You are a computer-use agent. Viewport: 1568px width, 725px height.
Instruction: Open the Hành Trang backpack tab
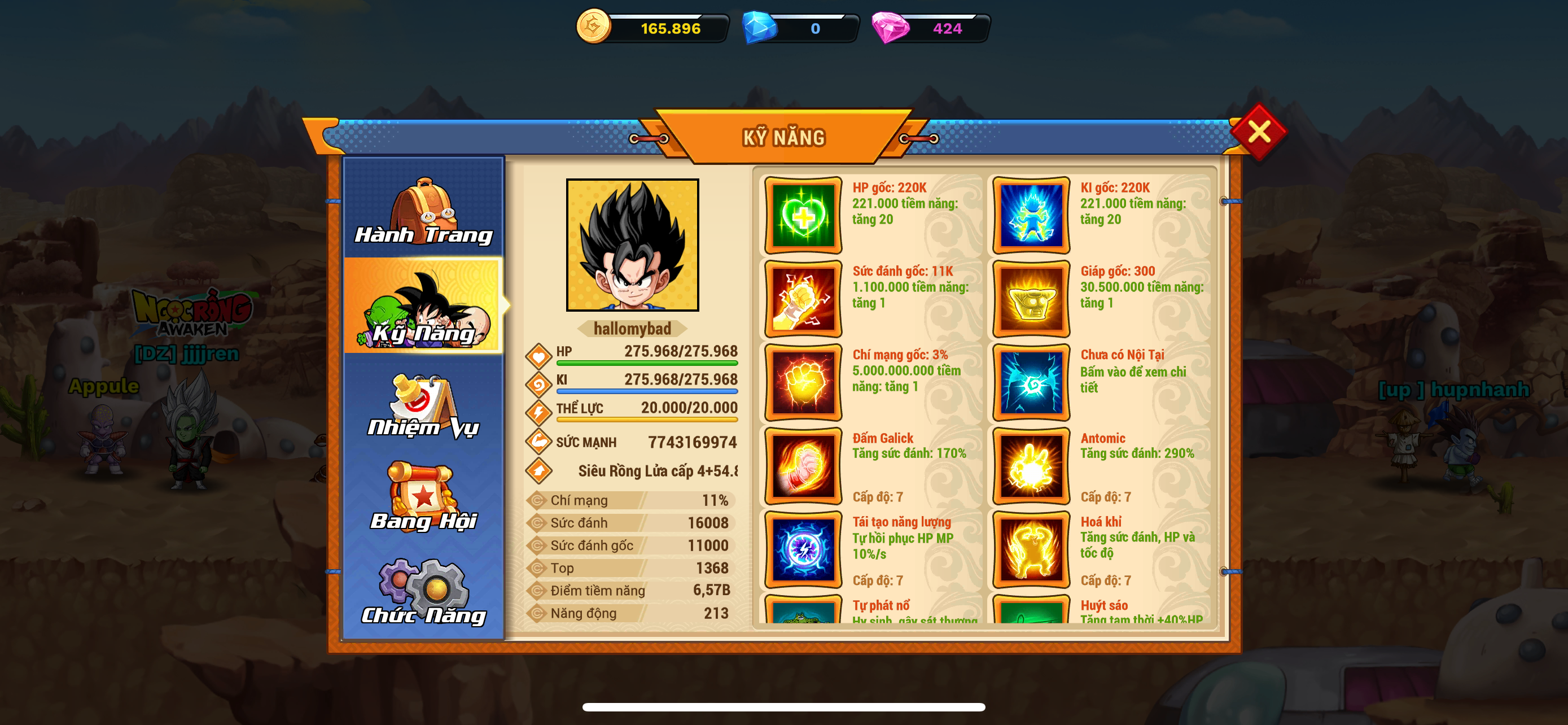pyautogui.click(x=424, y=210)
